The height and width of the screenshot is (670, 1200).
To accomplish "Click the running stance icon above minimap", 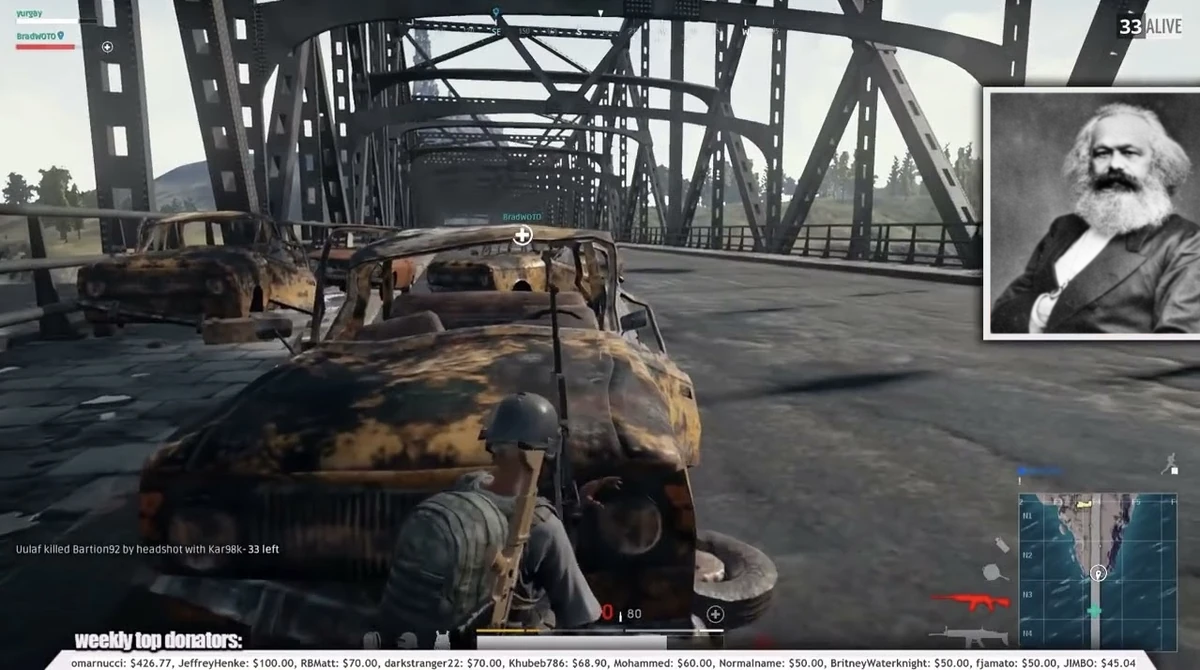I will pos(1168,464).
